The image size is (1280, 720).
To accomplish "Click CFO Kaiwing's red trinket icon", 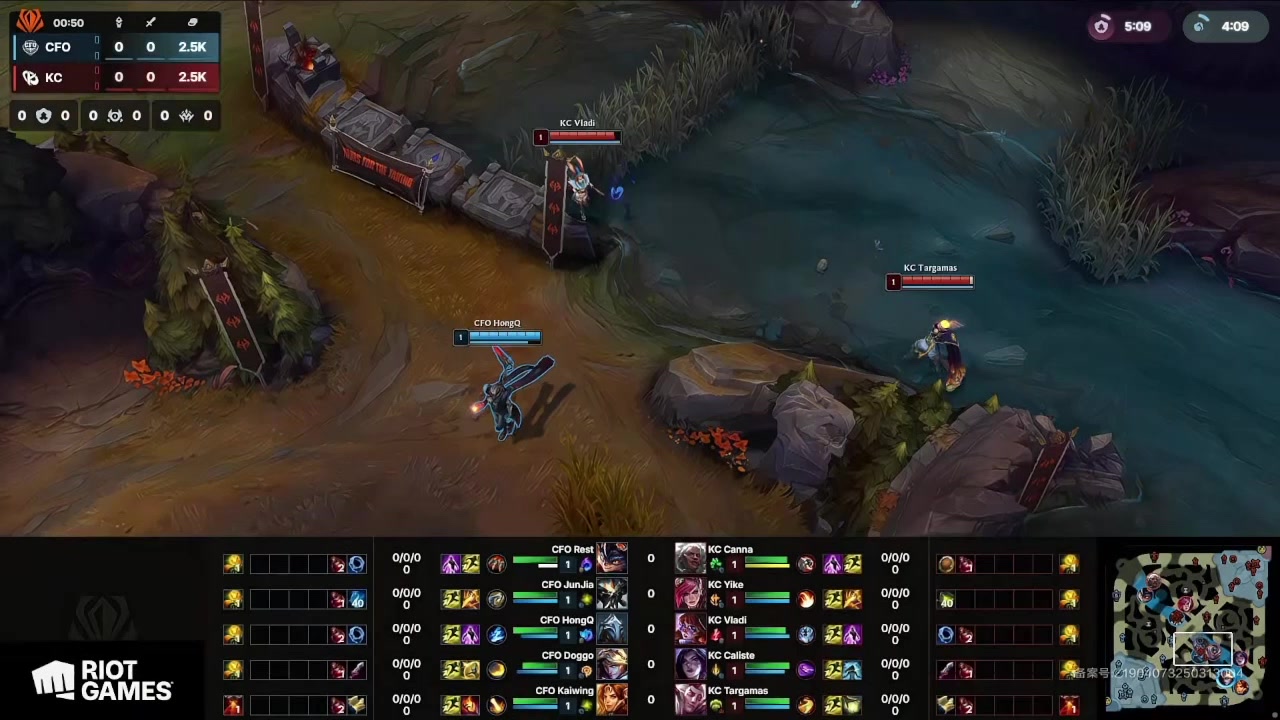I will (233, 705).
